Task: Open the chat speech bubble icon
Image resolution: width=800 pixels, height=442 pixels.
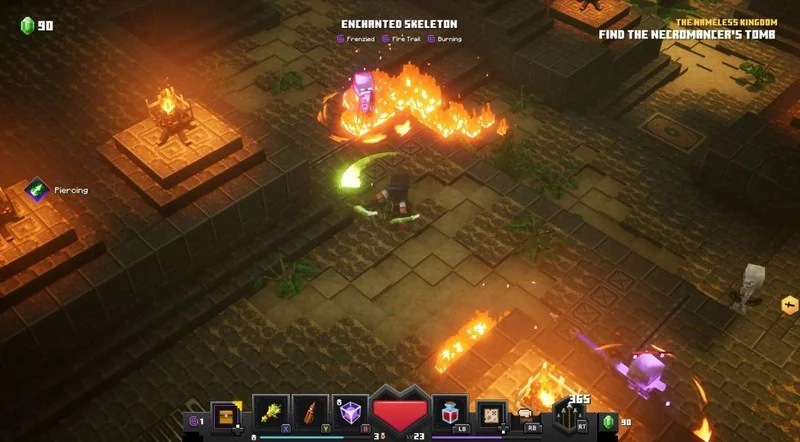Action: [x=525, y=412]
